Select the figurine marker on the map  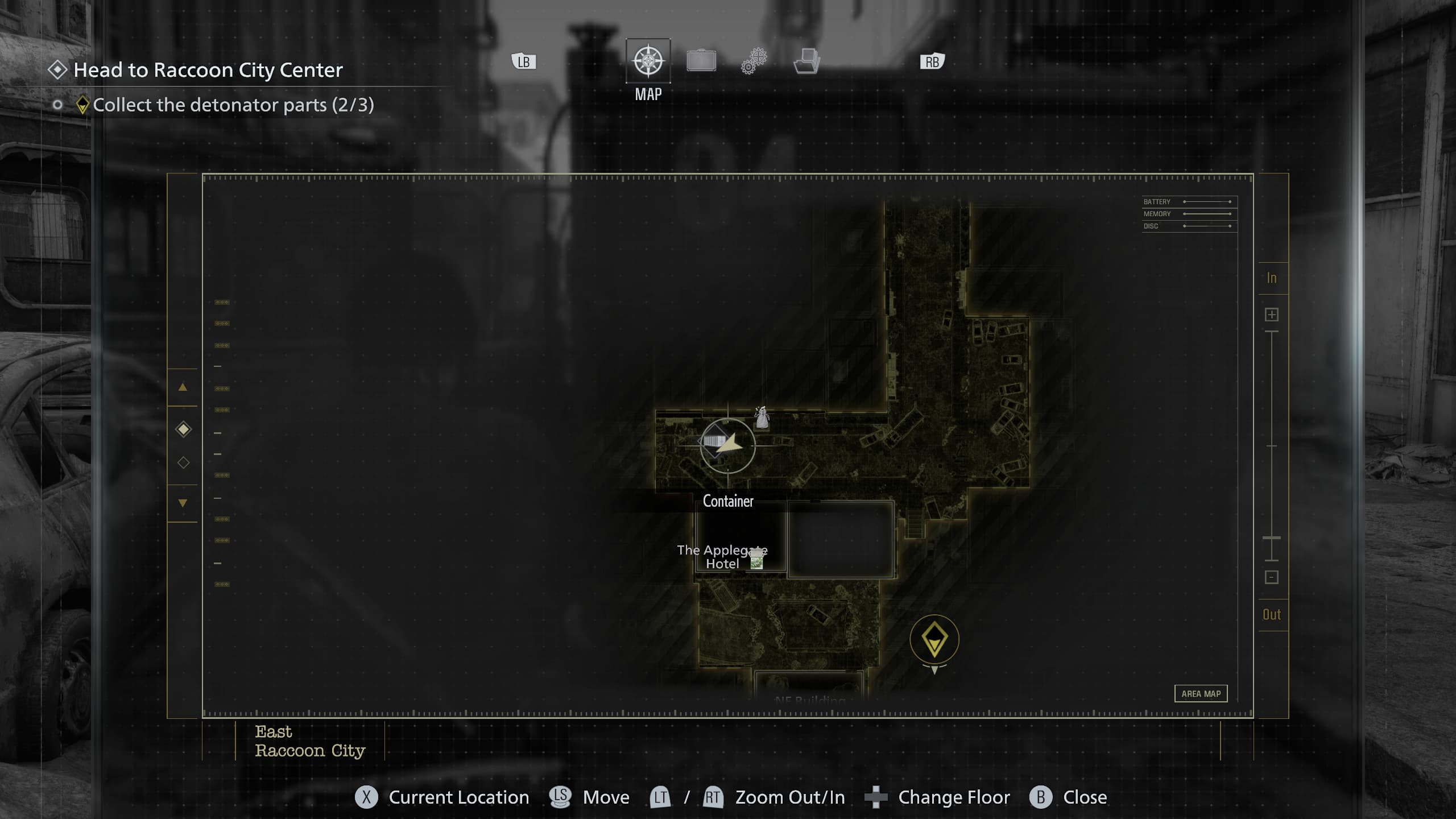point(762,417)
